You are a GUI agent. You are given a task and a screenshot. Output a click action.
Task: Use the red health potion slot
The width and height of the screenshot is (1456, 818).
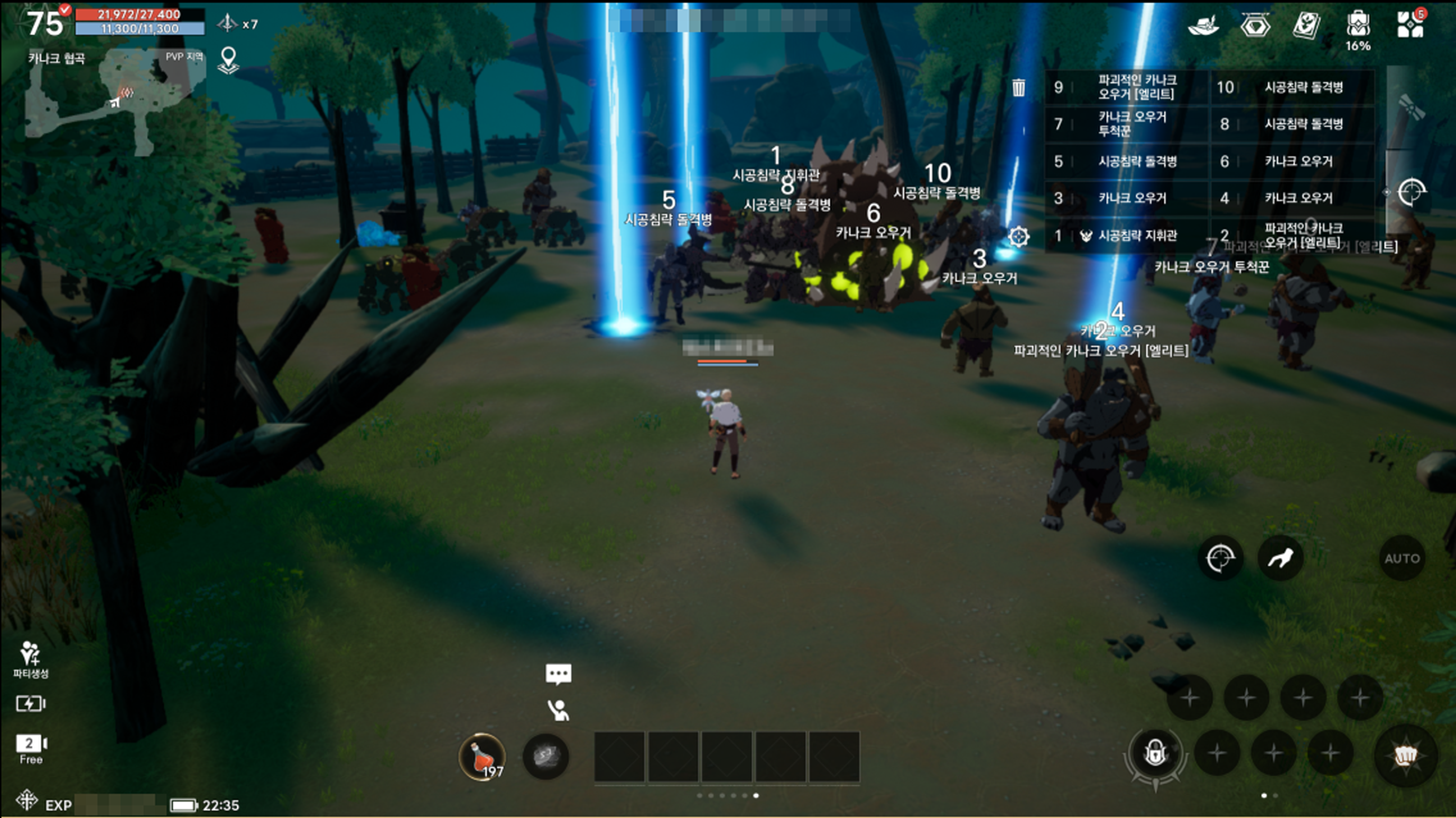click(x=482, y=756)
